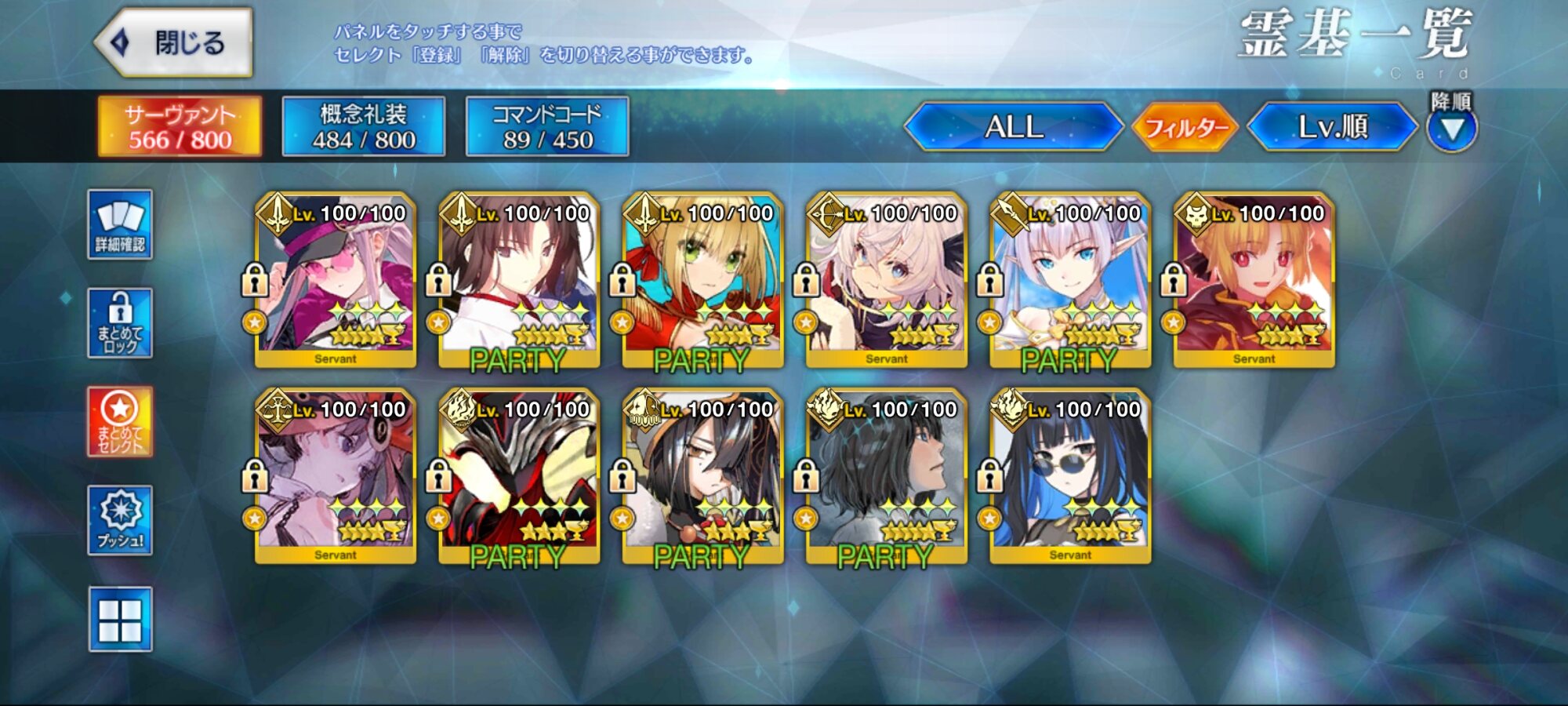Select the blue-haired servant with round sunglasses

(x=1070, y=476)
